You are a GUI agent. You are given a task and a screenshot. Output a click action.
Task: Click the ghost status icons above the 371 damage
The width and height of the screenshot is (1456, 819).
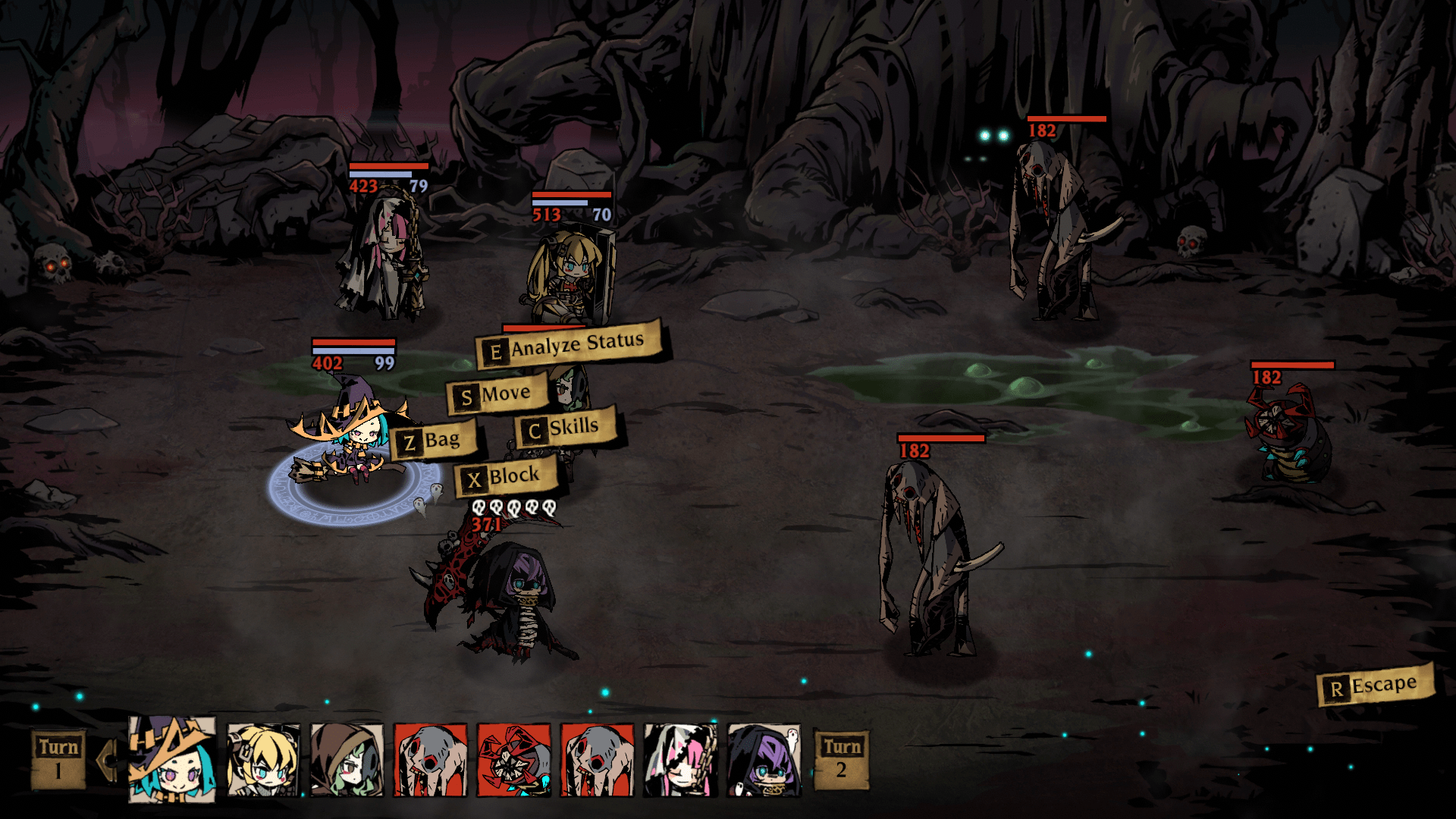(x=516, y=507)
